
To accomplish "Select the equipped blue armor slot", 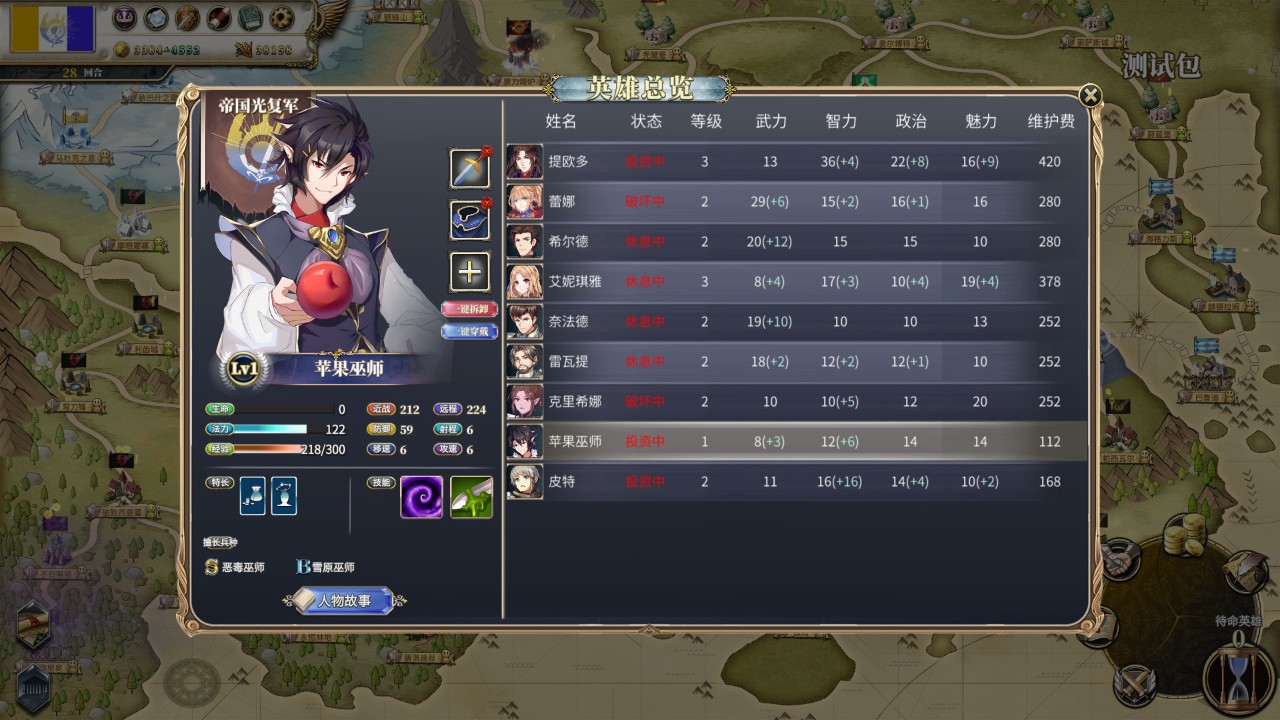I will tap(470, 220).
